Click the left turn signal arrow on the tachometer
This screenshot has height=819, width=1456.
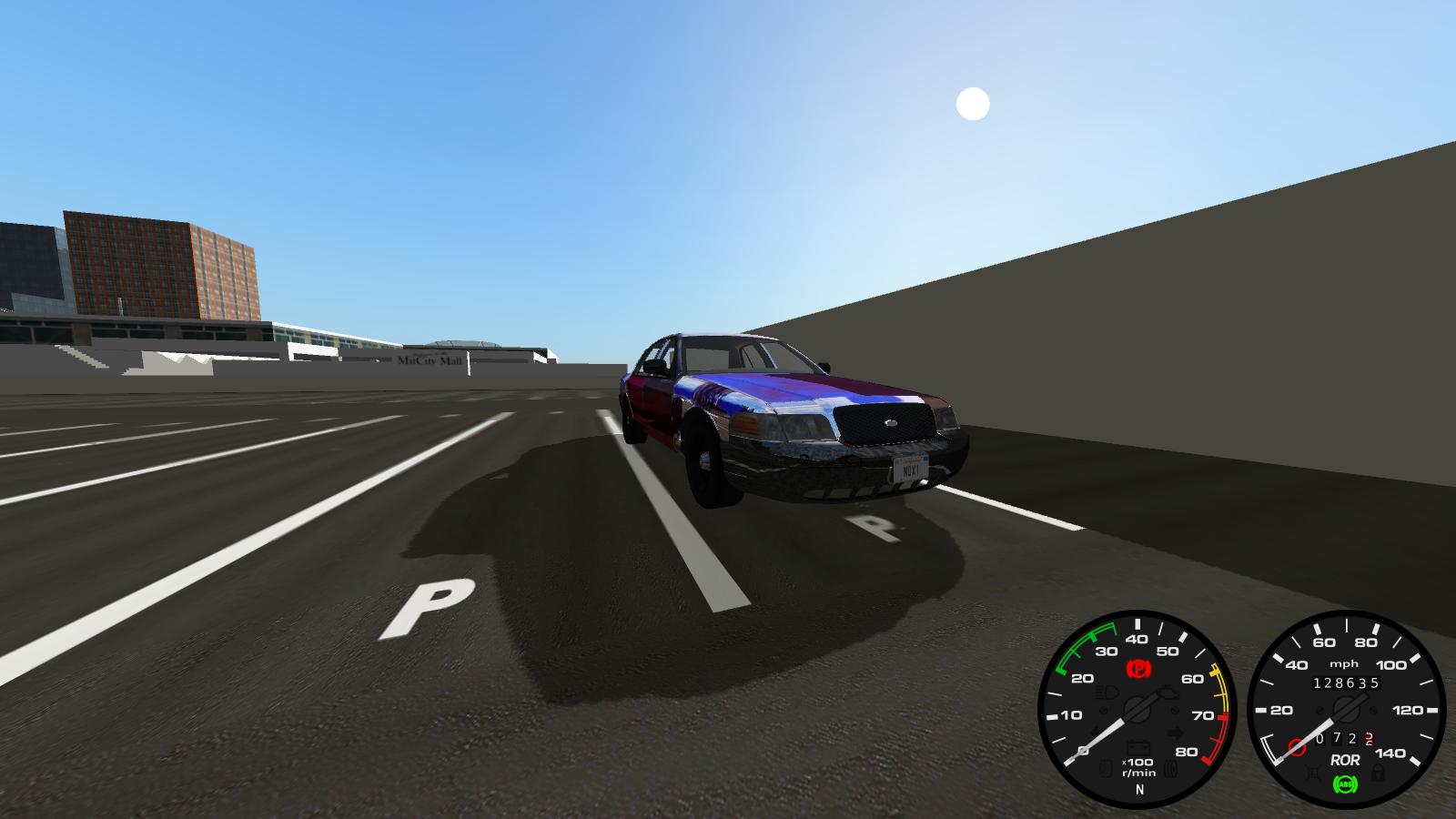pyautogui.click(x=1096, y=730)
